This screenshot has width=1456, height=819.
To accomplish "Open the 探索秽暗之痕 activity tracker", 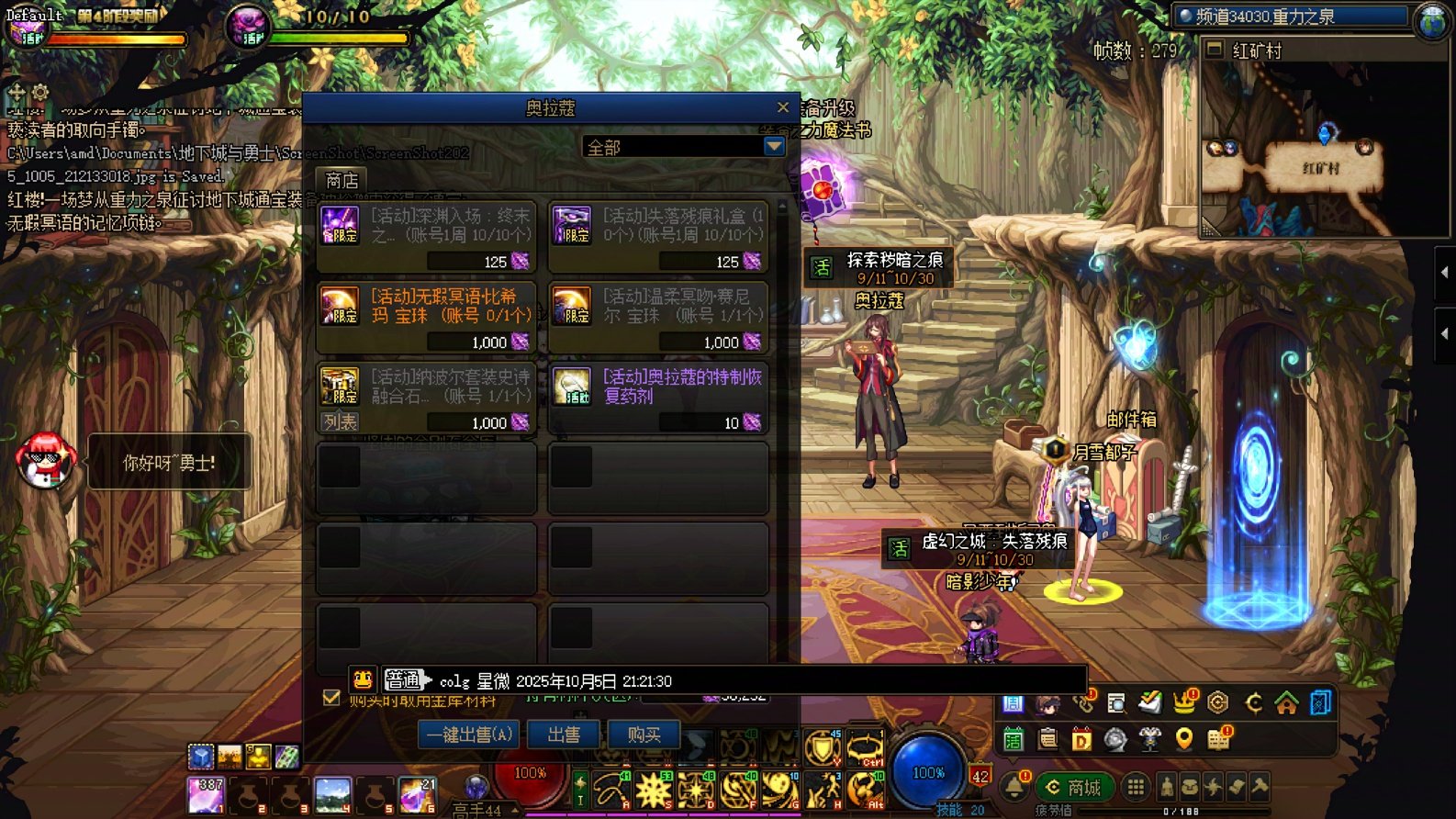I will pos(879,268).
